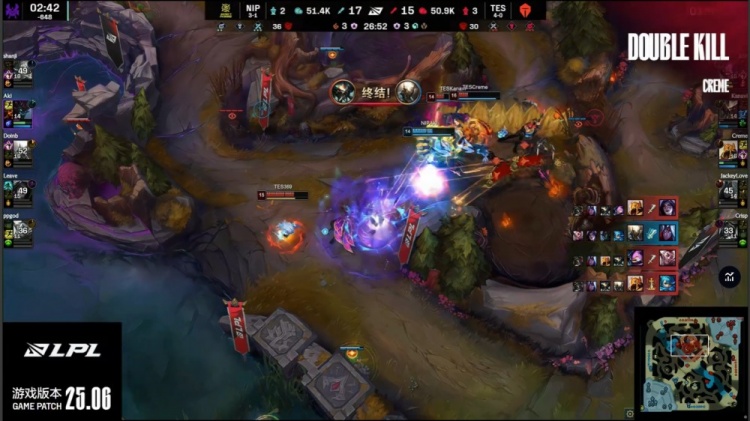Screen dimensions: 750x421
Task: Click the gear icon beside the minimap
Action: click(x=630, y=412)
